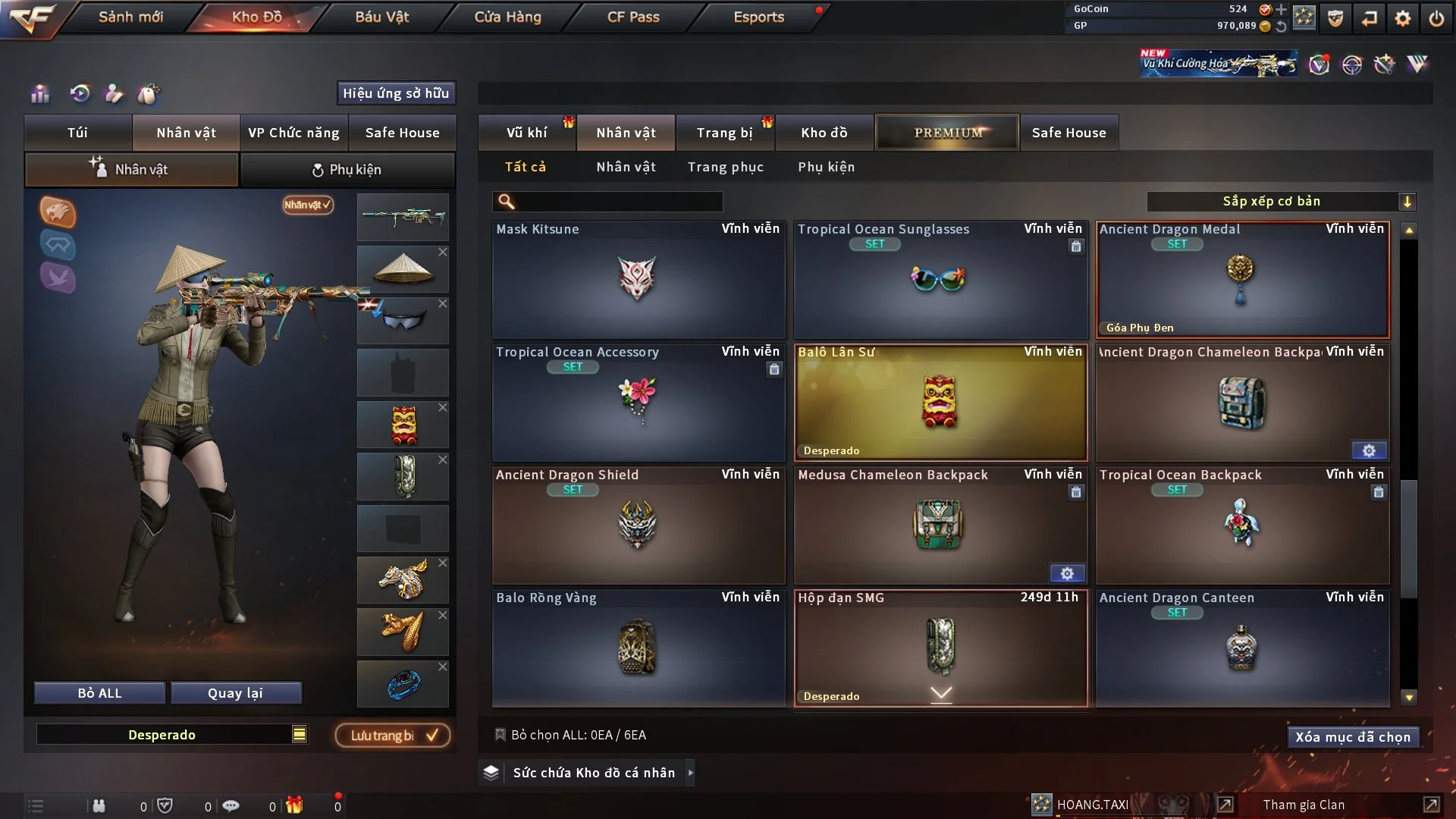Open the Esports menu
Screen dimensions: 1456x819
(x=758, y=17)
